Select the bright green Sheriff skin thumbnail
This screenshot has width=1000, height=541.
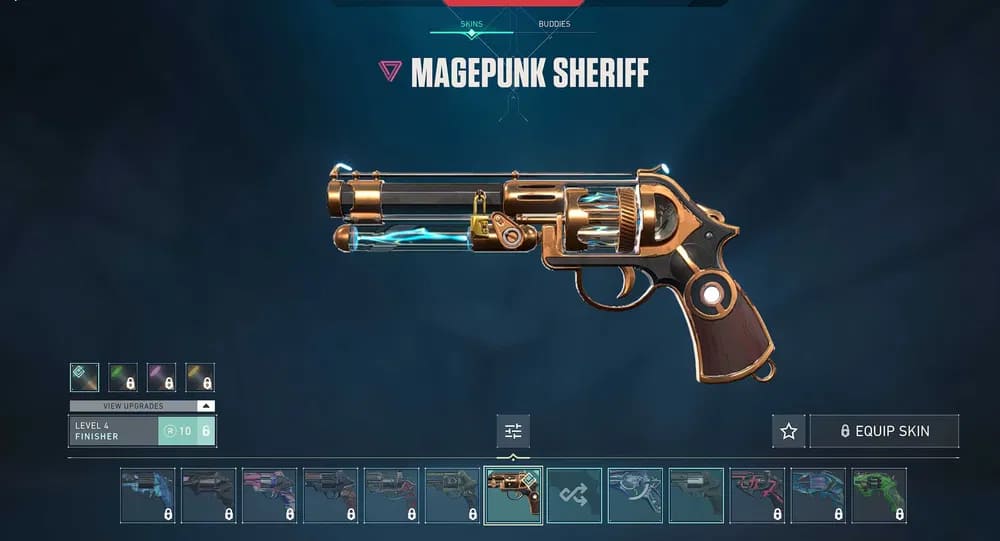tap(879, 494)
